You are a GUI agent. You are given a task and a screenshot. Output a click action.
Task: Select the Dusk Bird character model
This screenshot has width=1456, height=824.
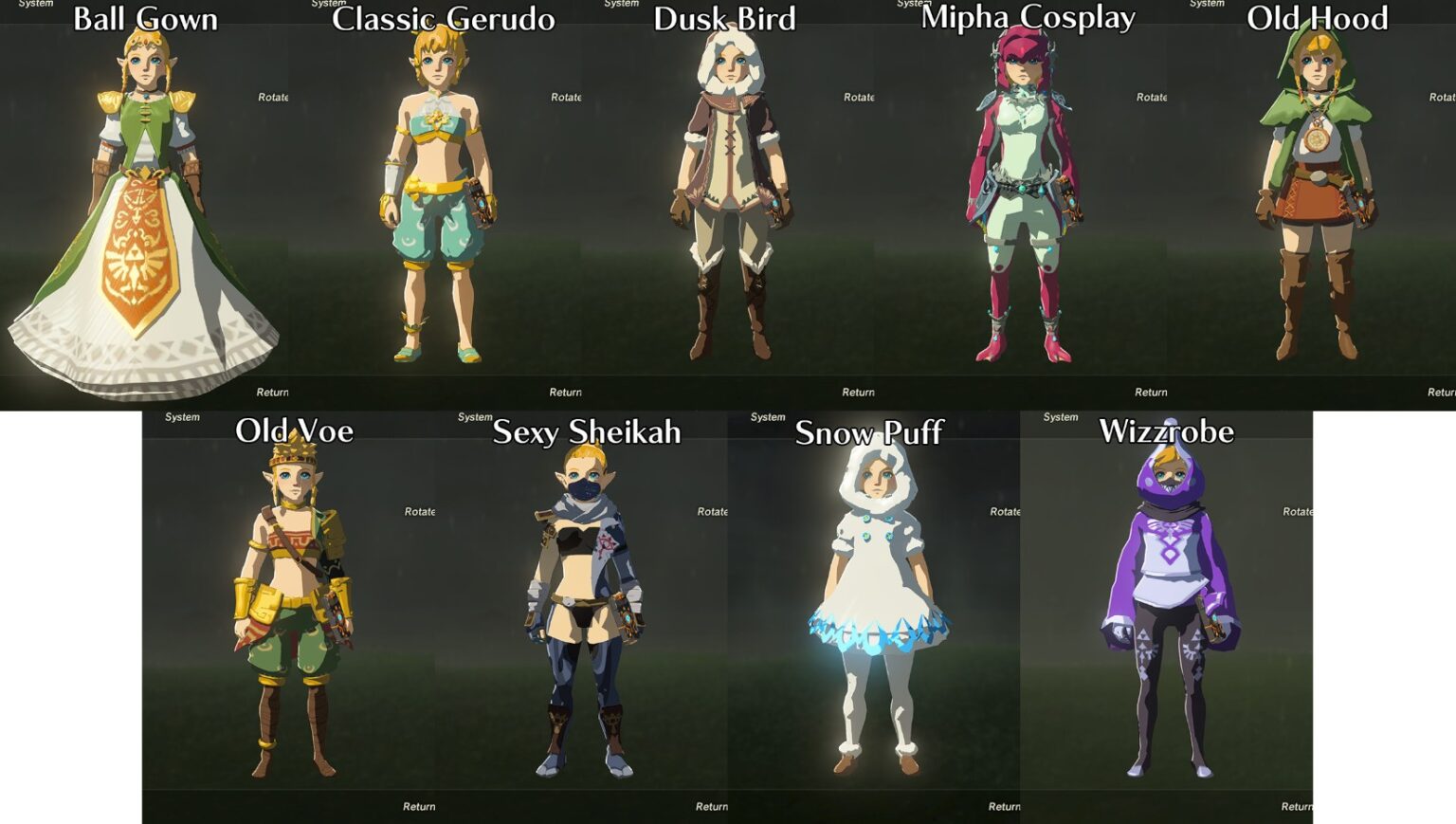point(730,190)
